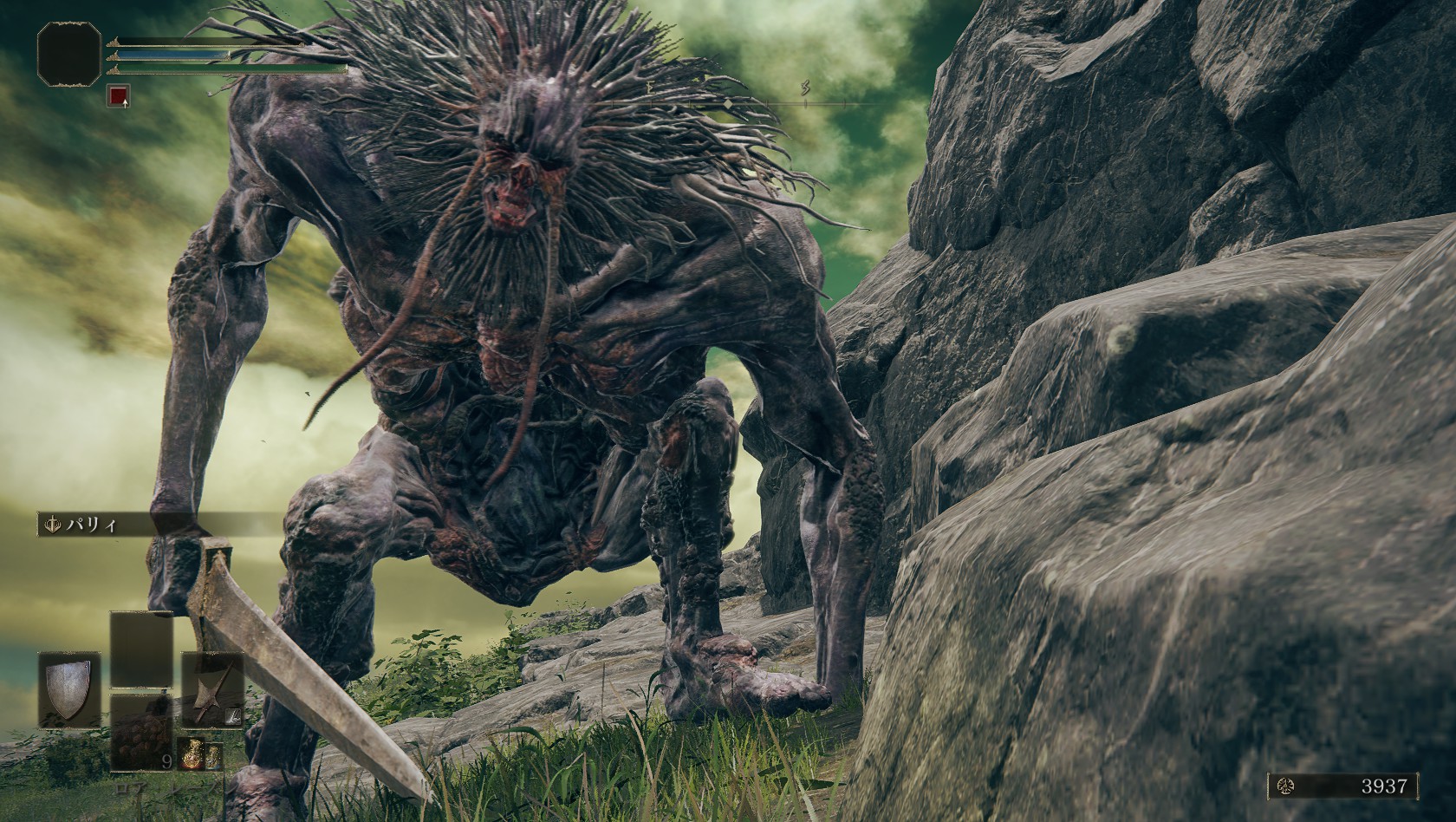Image resolution: width=1456 pixels, height=822 pixels.
Task: Click the empty spell slot above the item
Action: [x=141, y=649]
